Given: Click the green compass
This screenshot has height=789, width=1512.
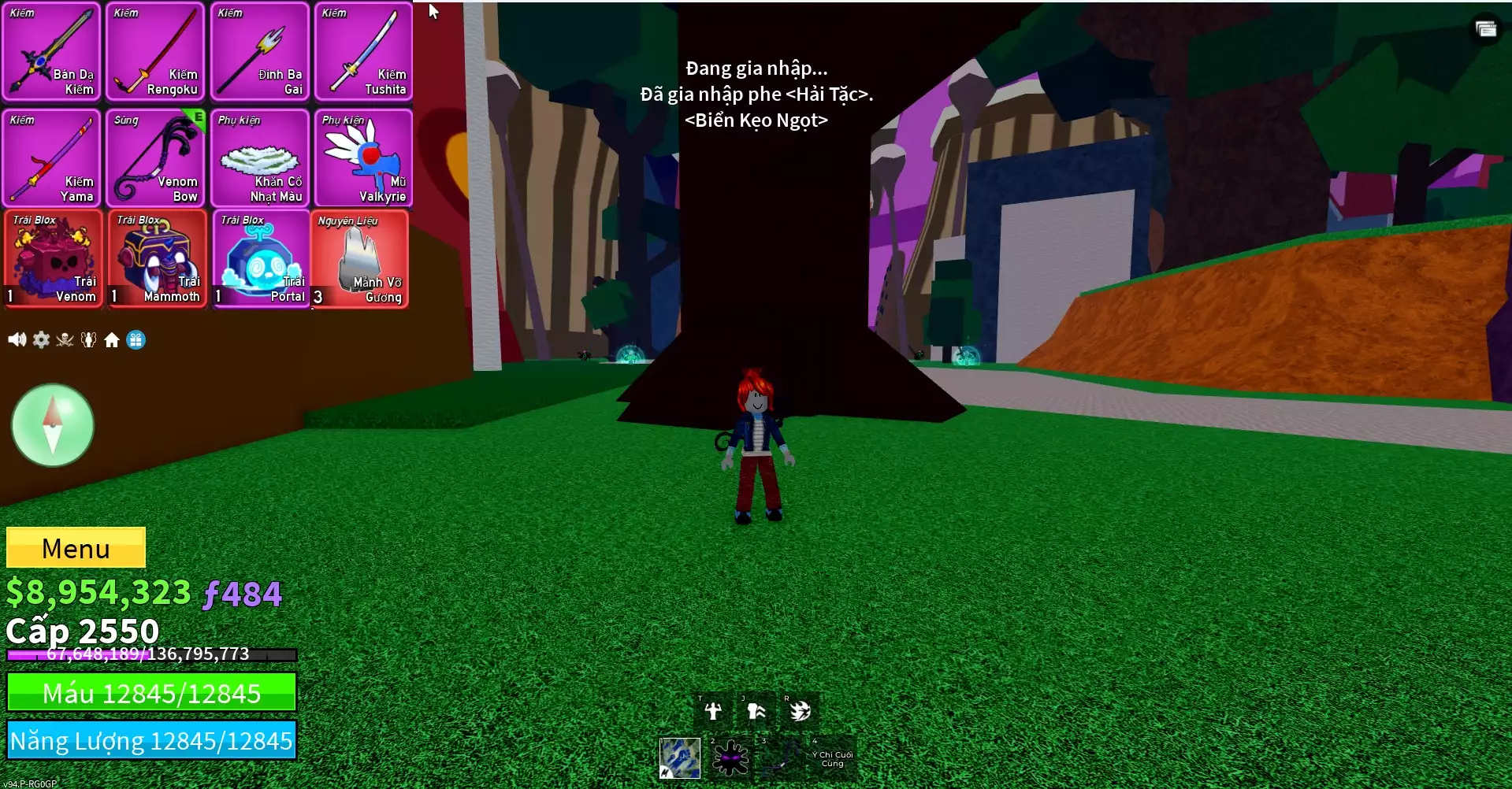Looking at the screenshot, I should [x=53, y=425].
